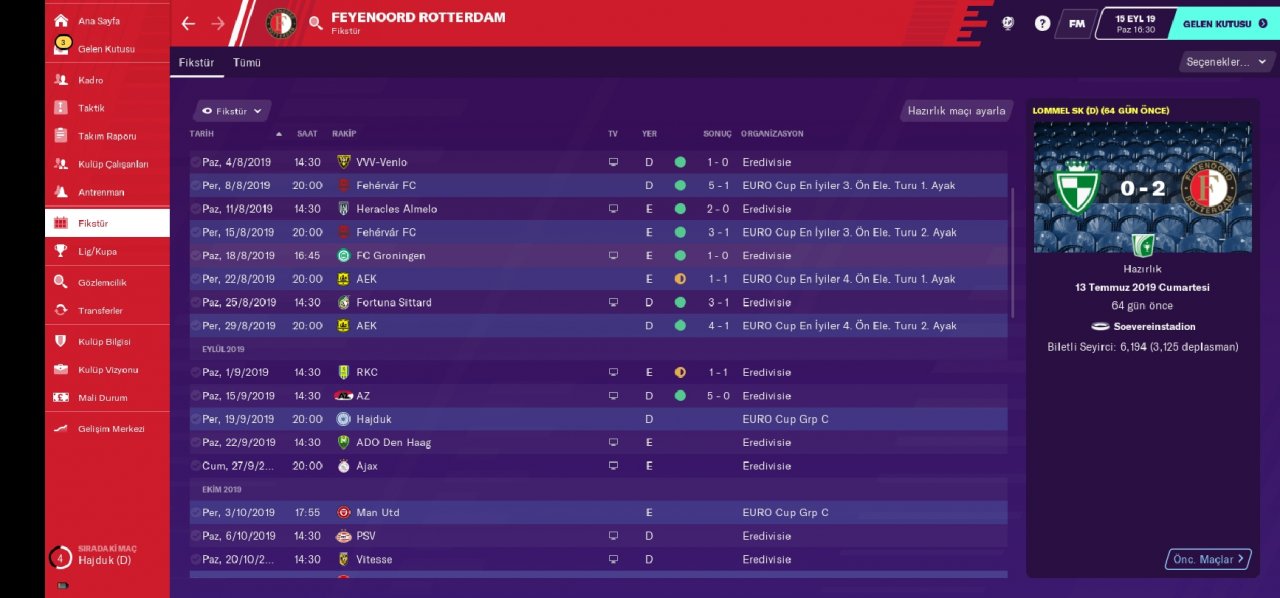1280x598 pixels.
Task: Continue with the GELEN KUTUSU button
Action: pyautogui.click(x=1224, y=23)
